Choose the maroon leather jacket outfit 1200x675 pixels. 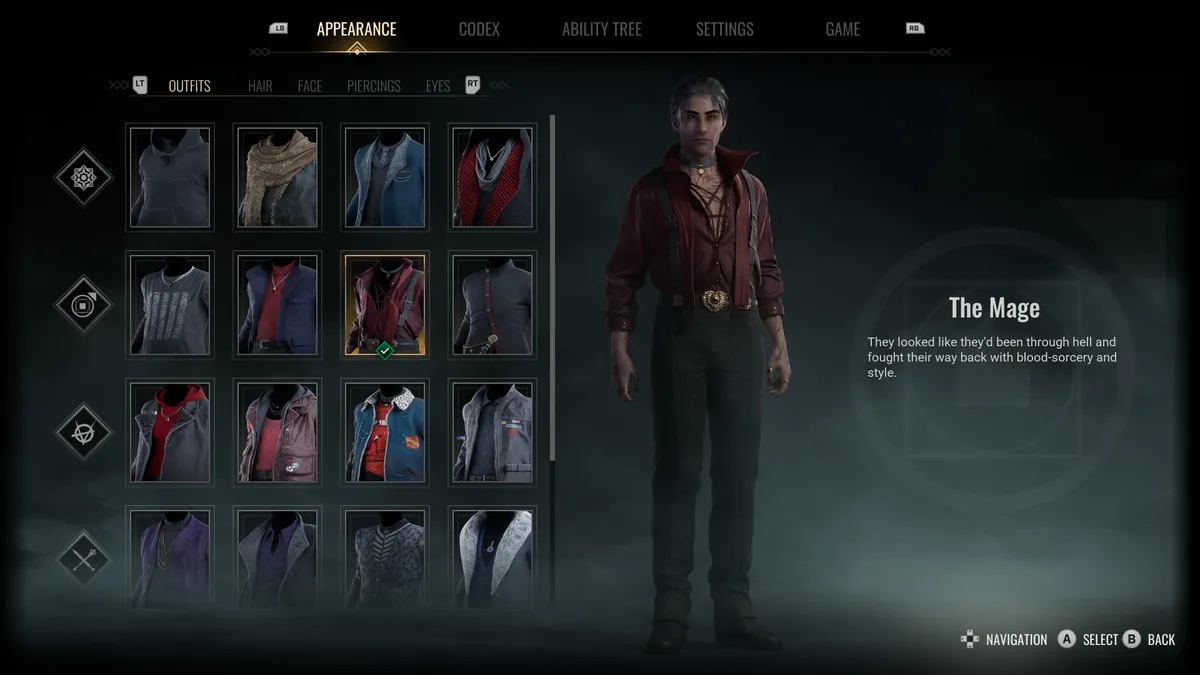277,432
